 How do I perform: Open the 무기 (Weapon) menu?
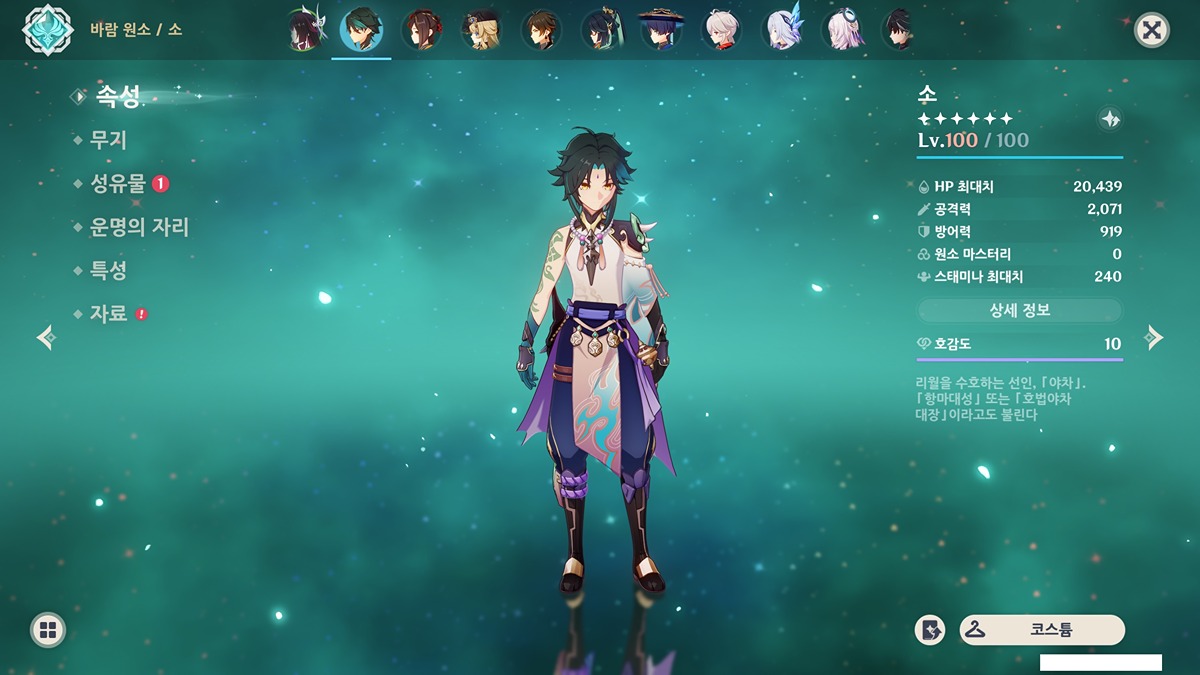coord(108,141)
